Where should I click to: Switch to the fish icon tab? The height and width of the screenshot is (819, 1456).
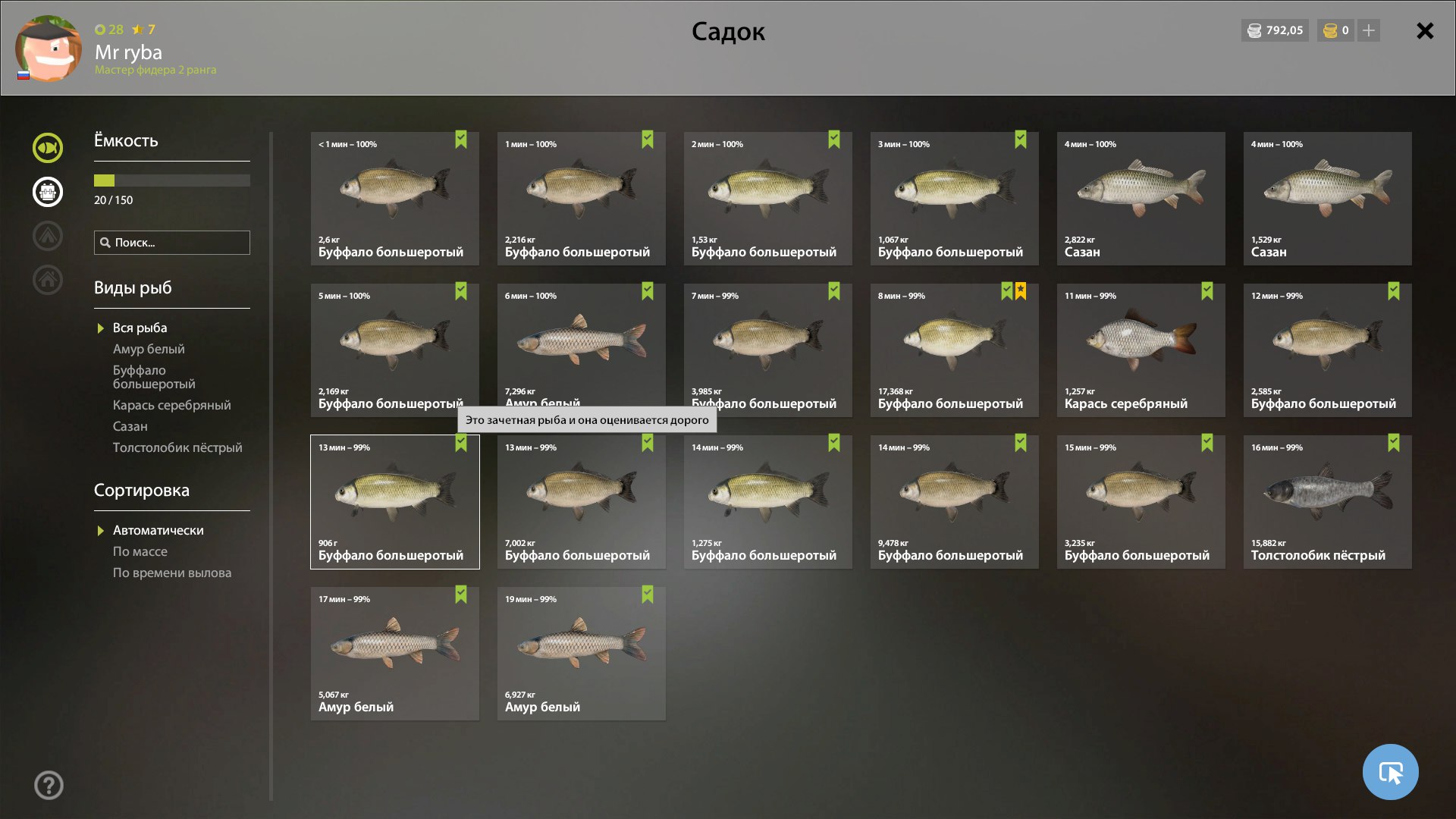tap(48, 148)
